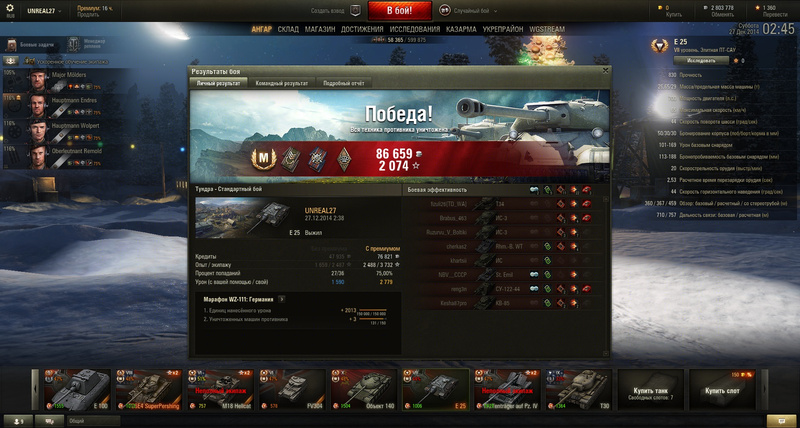The height and width of the screenshot is (428, 800).
Task: Select the «Личный результат» tab
Action: [x=218, y=84]
